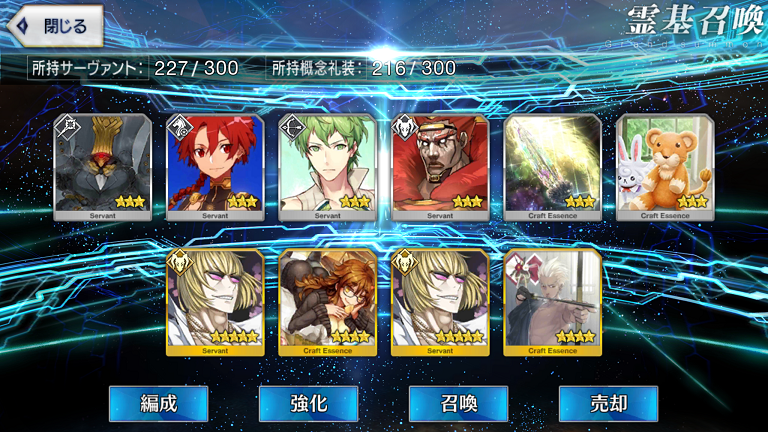Open the 編成 formation menu
The width and height of the screenshot is (768, 432).
pos(159,404)
